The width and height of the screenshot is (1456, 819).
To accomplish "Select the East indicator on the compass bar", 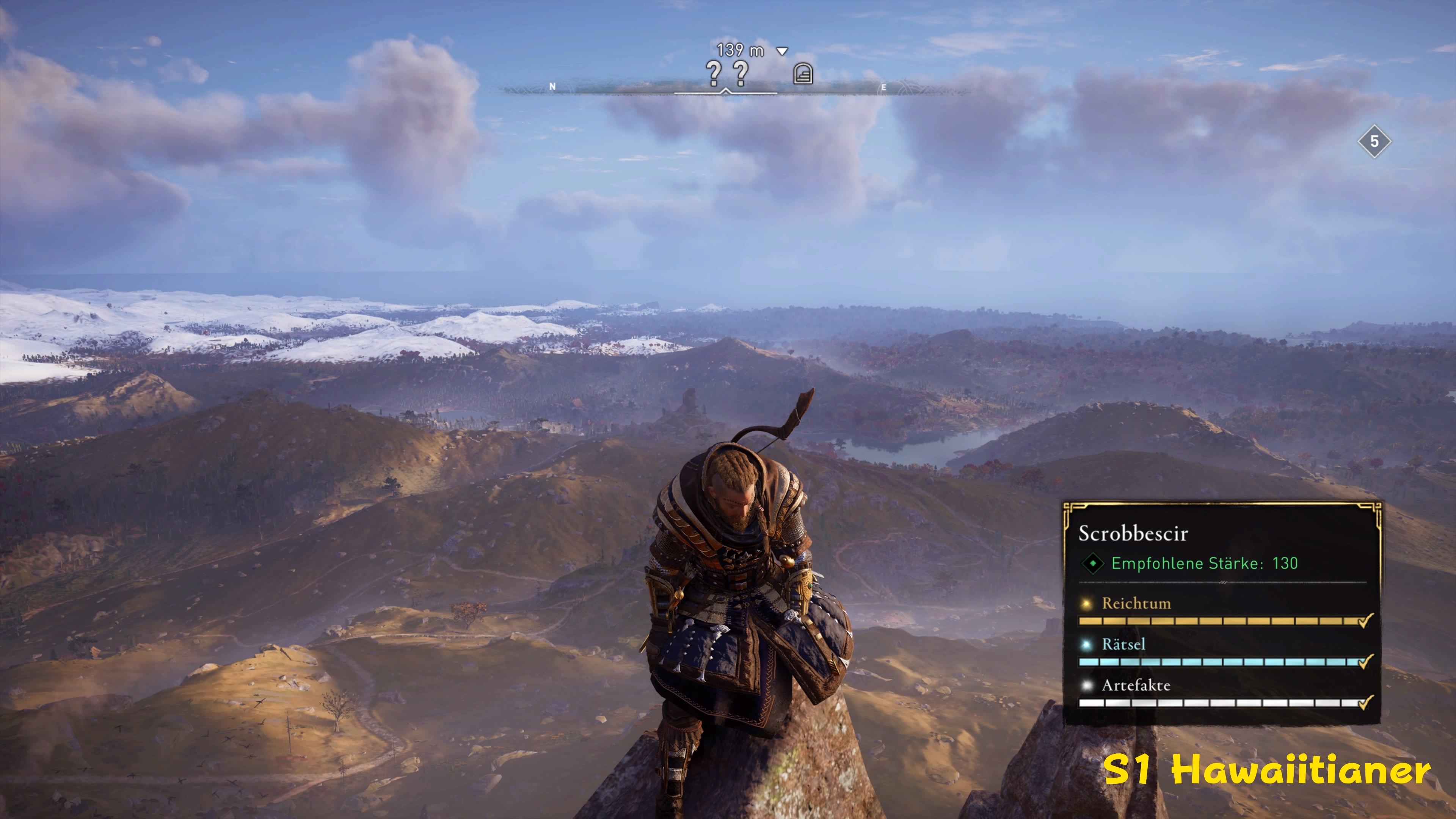I will [x=883, y=88].
